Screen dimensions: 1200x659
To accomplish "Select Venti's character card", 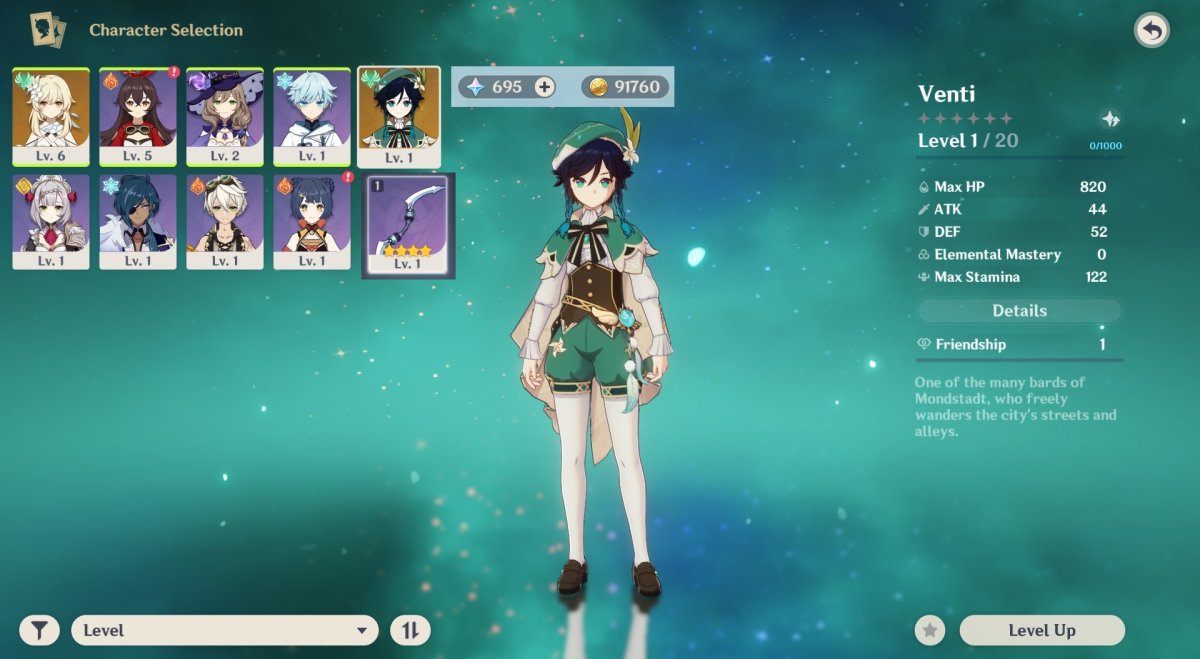I will tap(399, 116).
